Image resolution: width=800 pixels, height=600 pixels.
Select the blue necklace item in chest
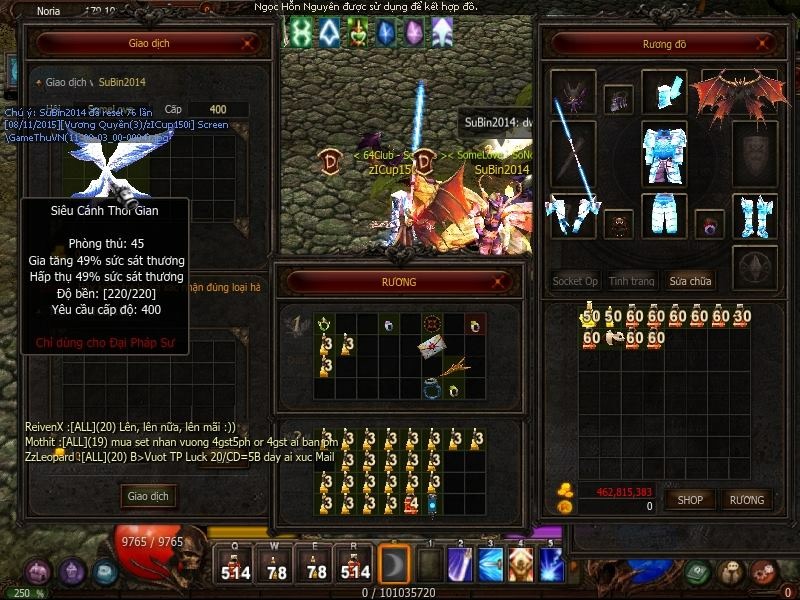pyautogui.click(x=433, y=390)
